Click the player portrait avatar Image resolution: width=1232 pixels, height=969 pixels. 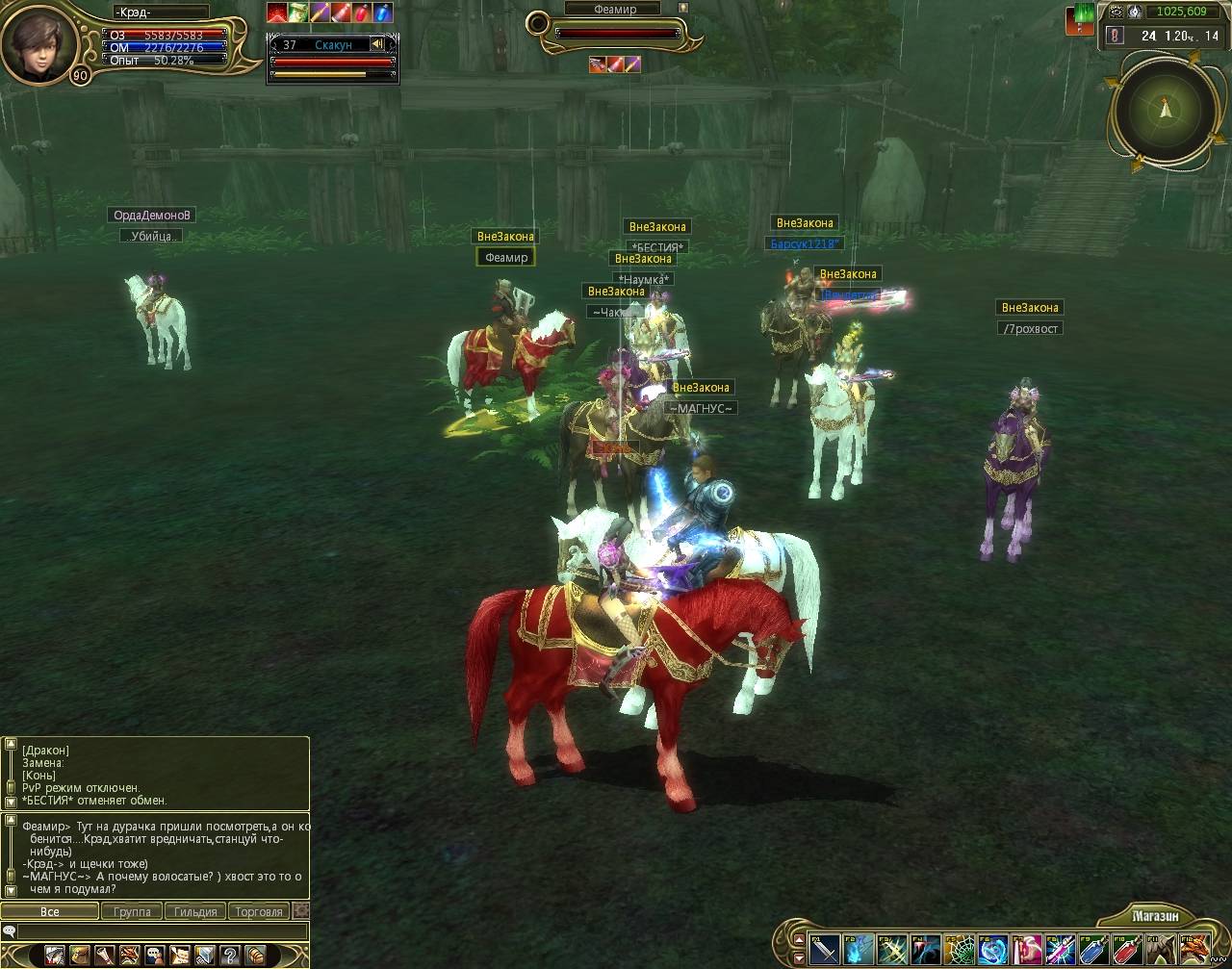(x=40, y=41)
